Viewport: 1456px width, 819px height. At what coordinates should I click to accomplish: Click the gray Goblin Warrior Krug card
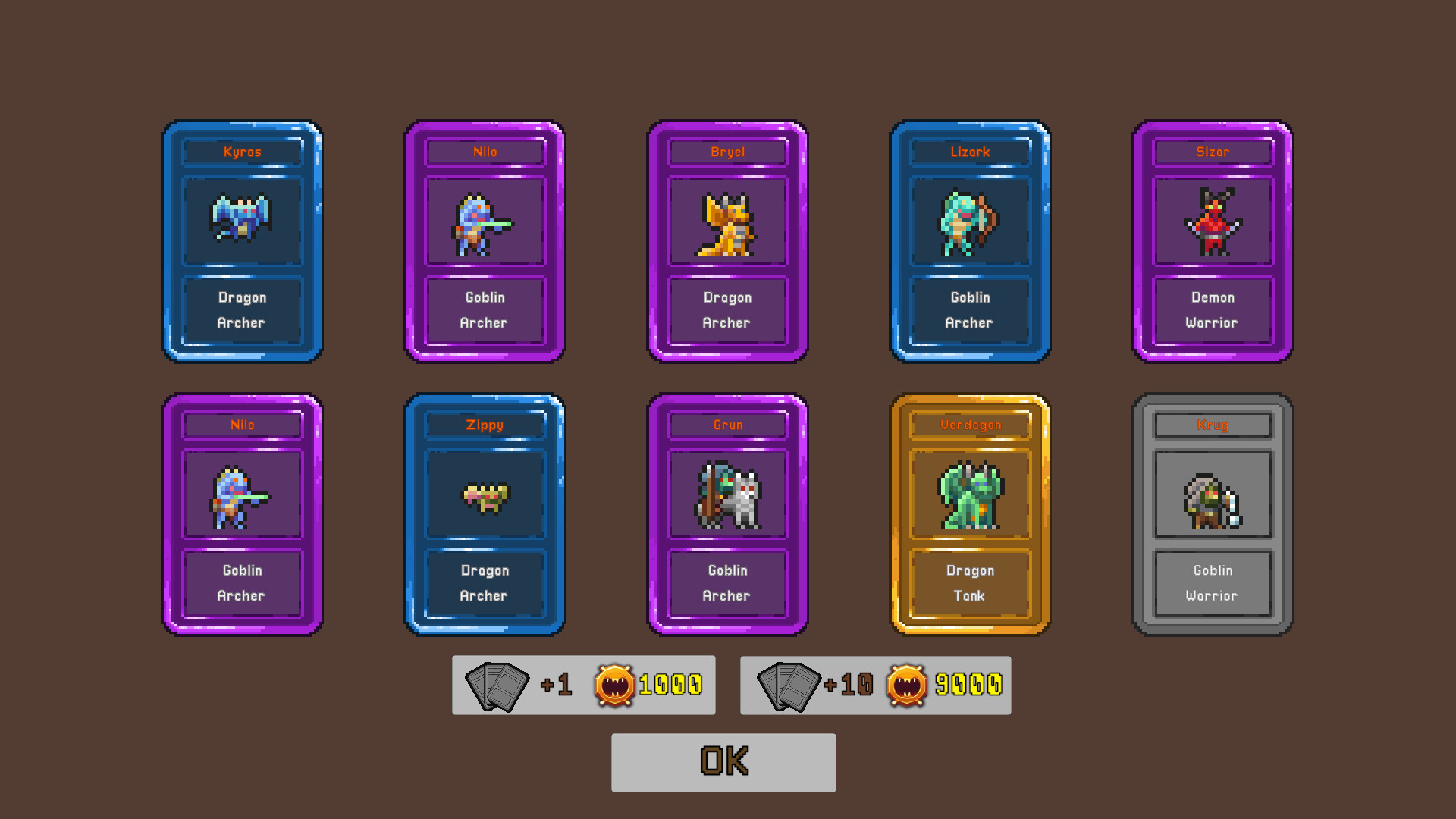[1212, 516]
